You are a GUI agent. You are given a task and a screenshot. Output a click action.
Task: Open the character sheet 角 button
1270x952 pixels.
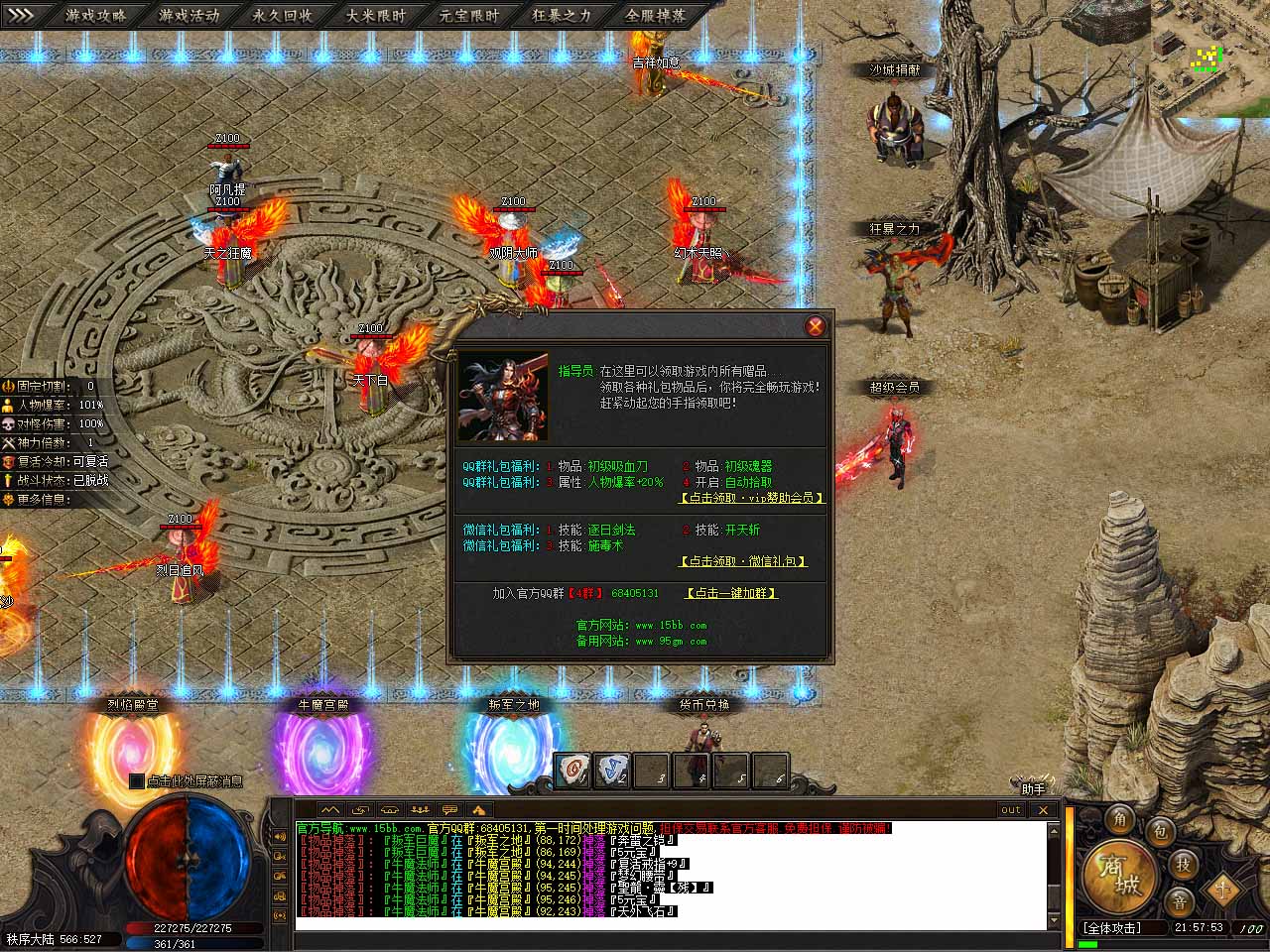click(x=1120, y=819)
